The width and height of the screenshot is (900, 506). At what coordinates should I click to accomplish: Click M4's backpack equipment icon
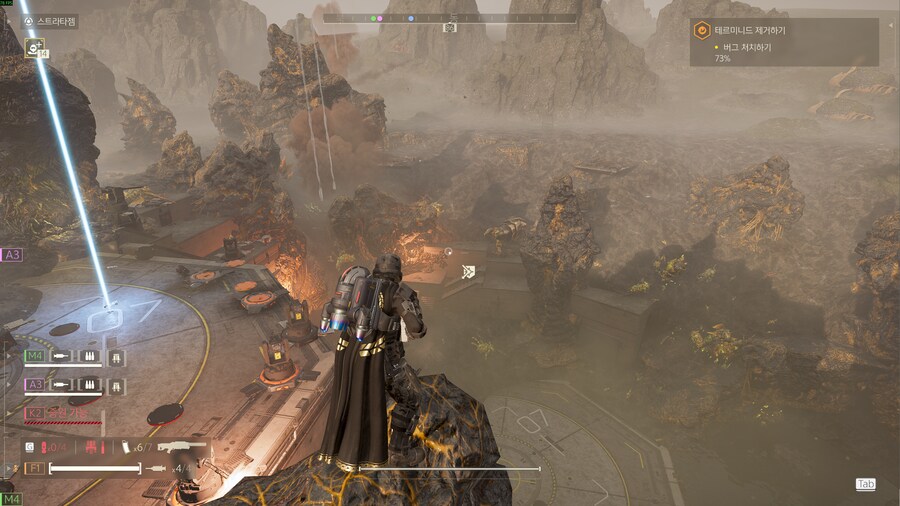pos(116,356)
